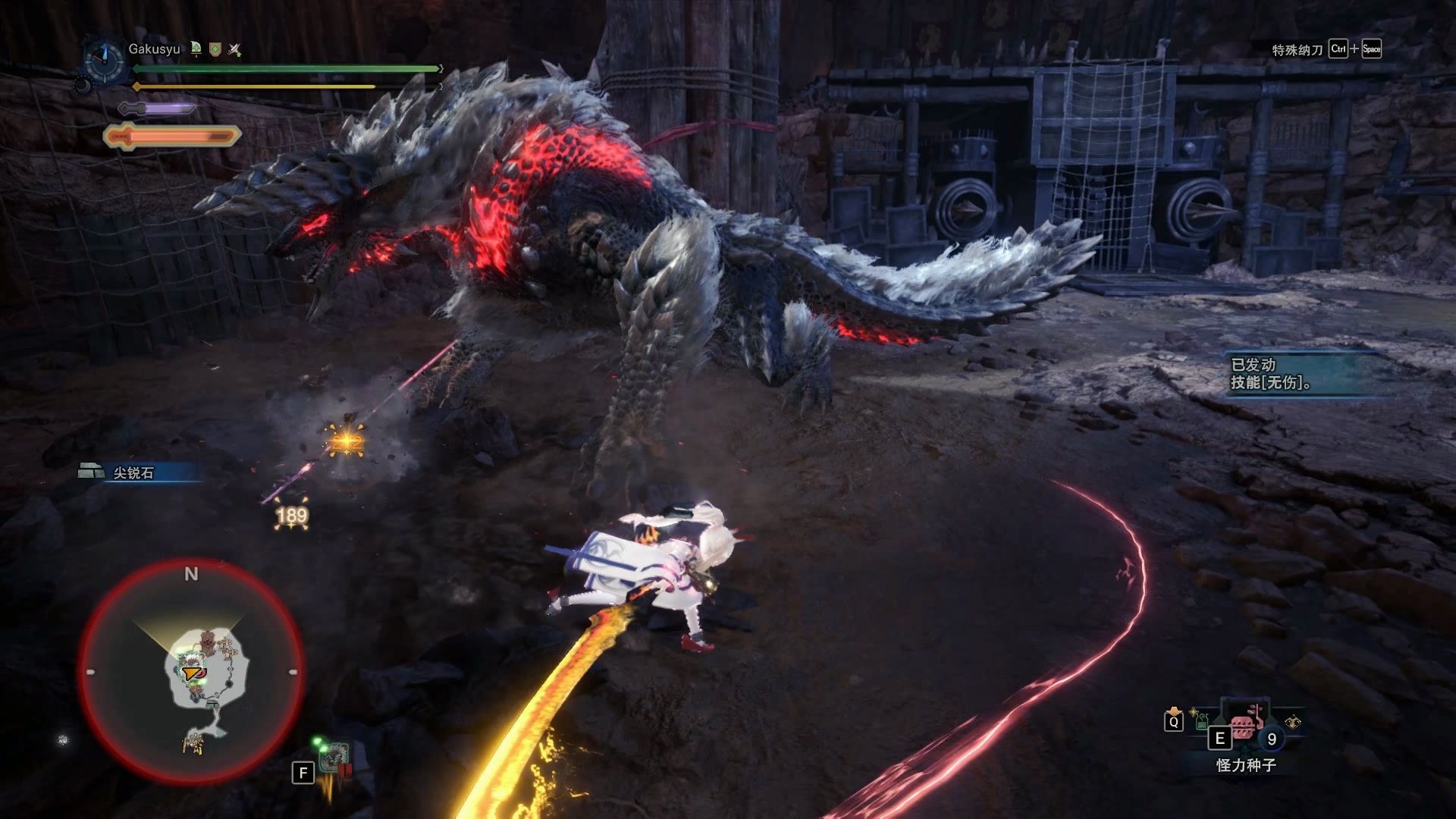Click the crossed swords attack-up buff icon

[x=235, y=50]
